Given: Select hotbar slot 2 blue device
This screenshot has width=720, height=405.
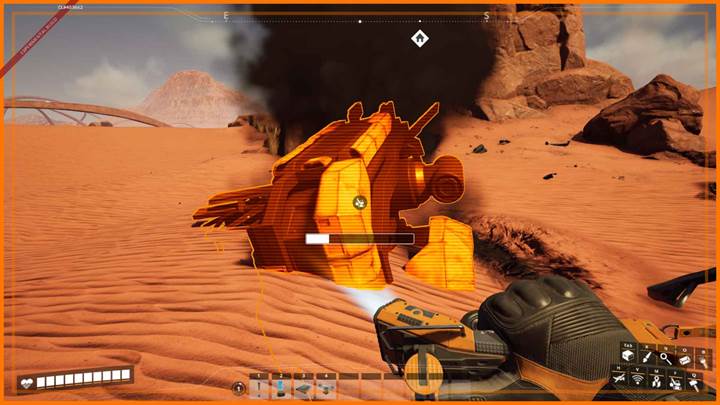Looking at the screenshot, I should tap(282, 386).
